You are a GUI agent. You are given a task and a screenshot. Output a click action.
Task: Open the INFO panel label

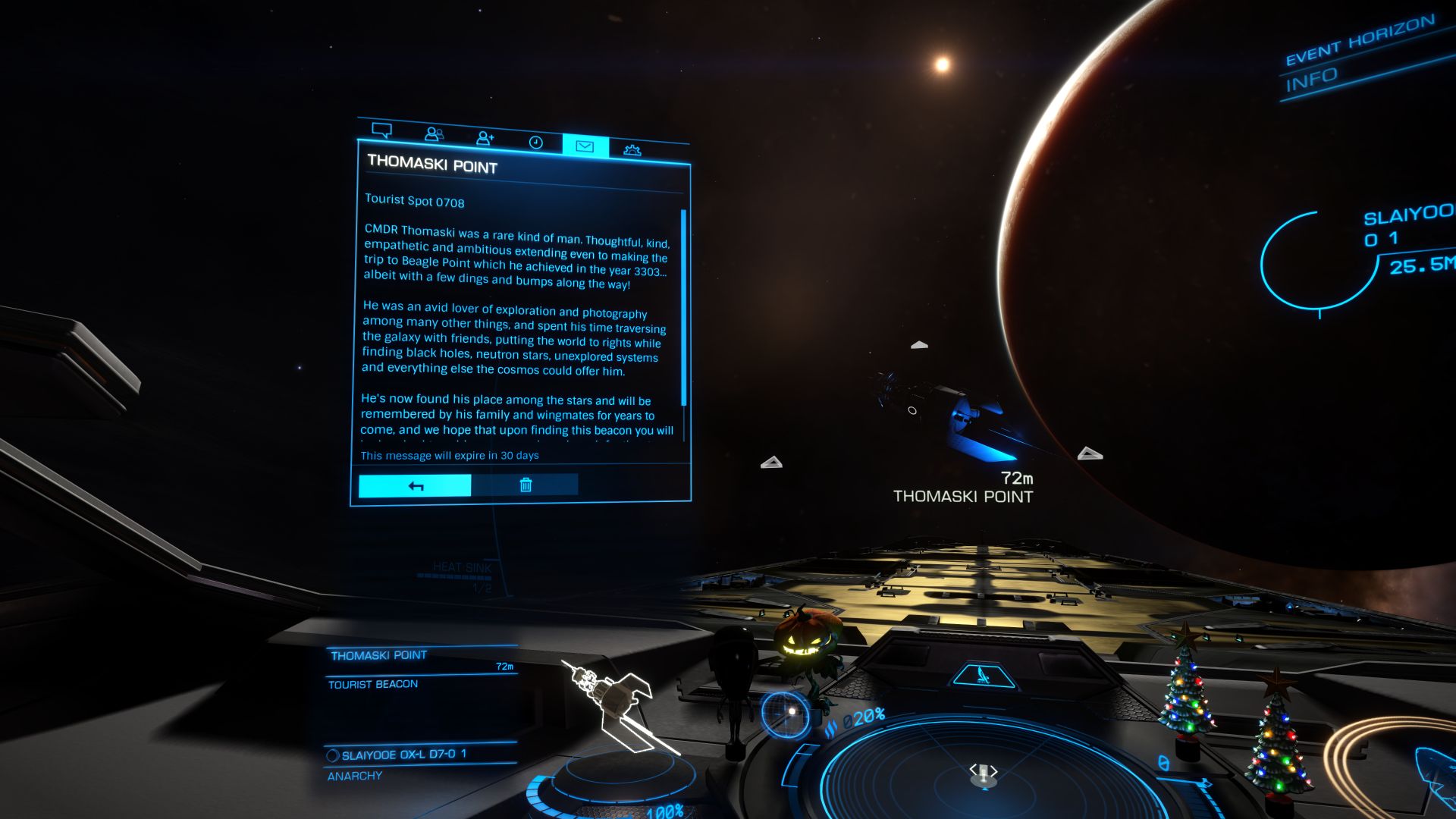(1311, 80)
